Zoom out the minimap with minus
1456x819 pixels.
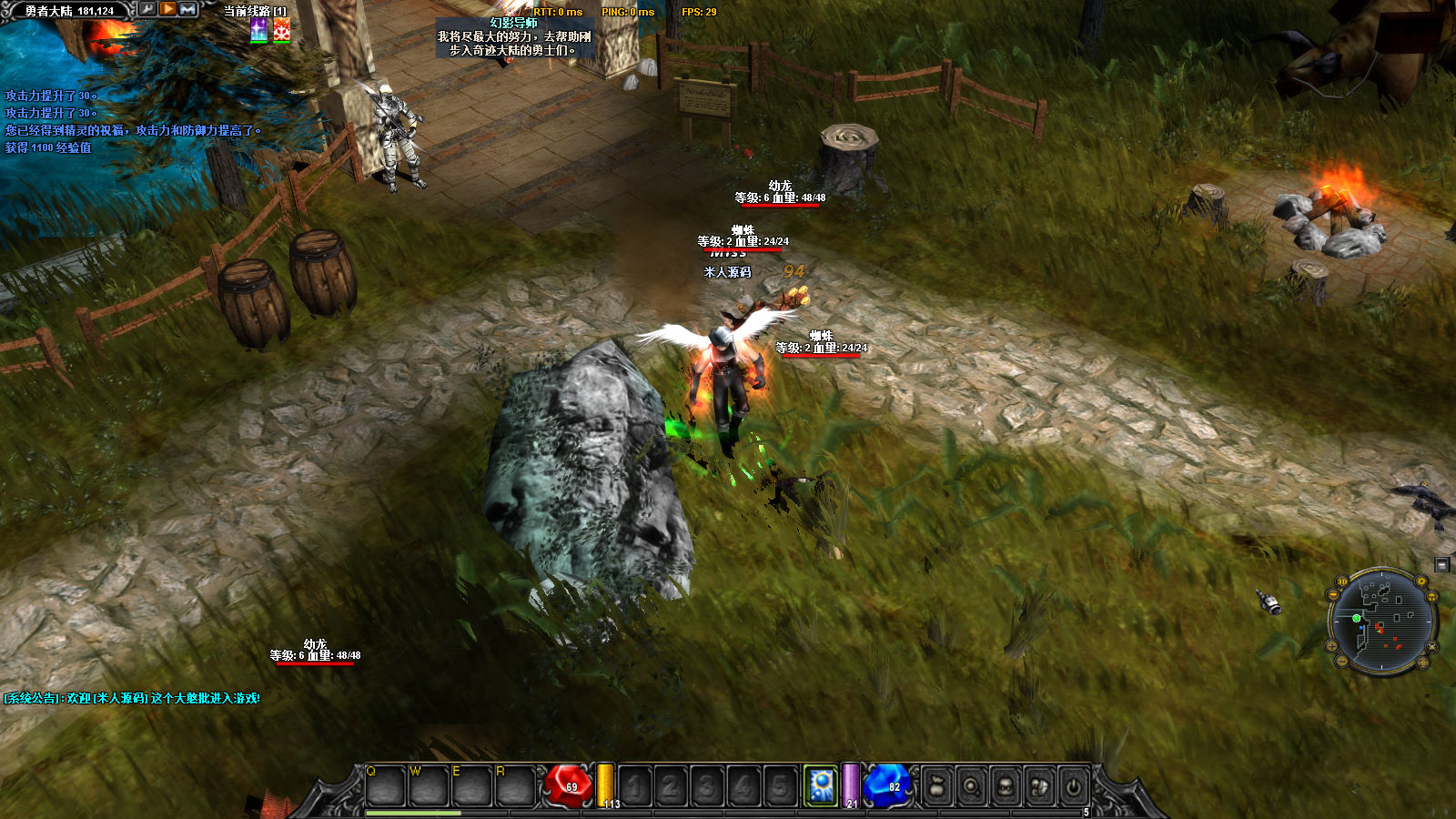[1341, 662]
